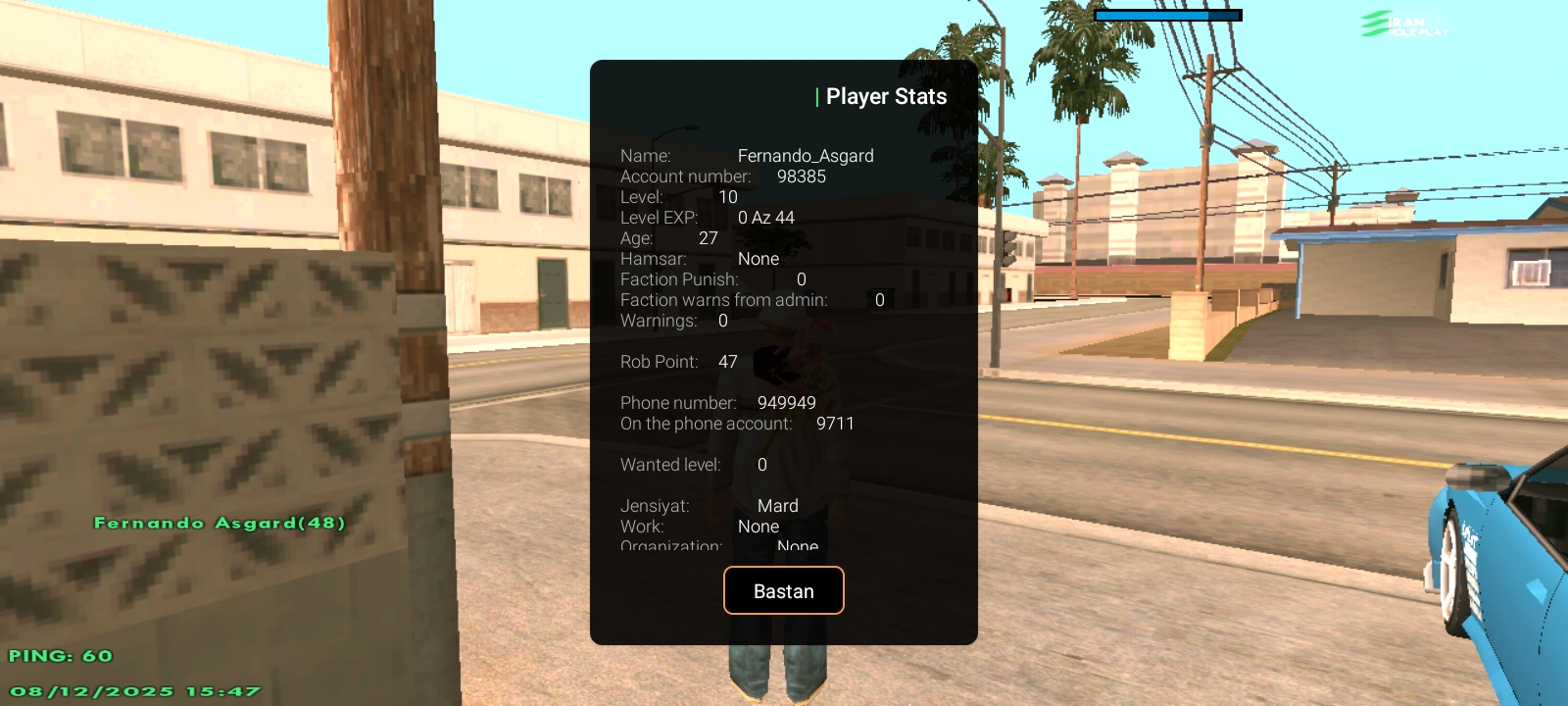1568x706 pixels.
Task: Click the Level EXP 0 Az 44 row
Action: coord(706,218)
